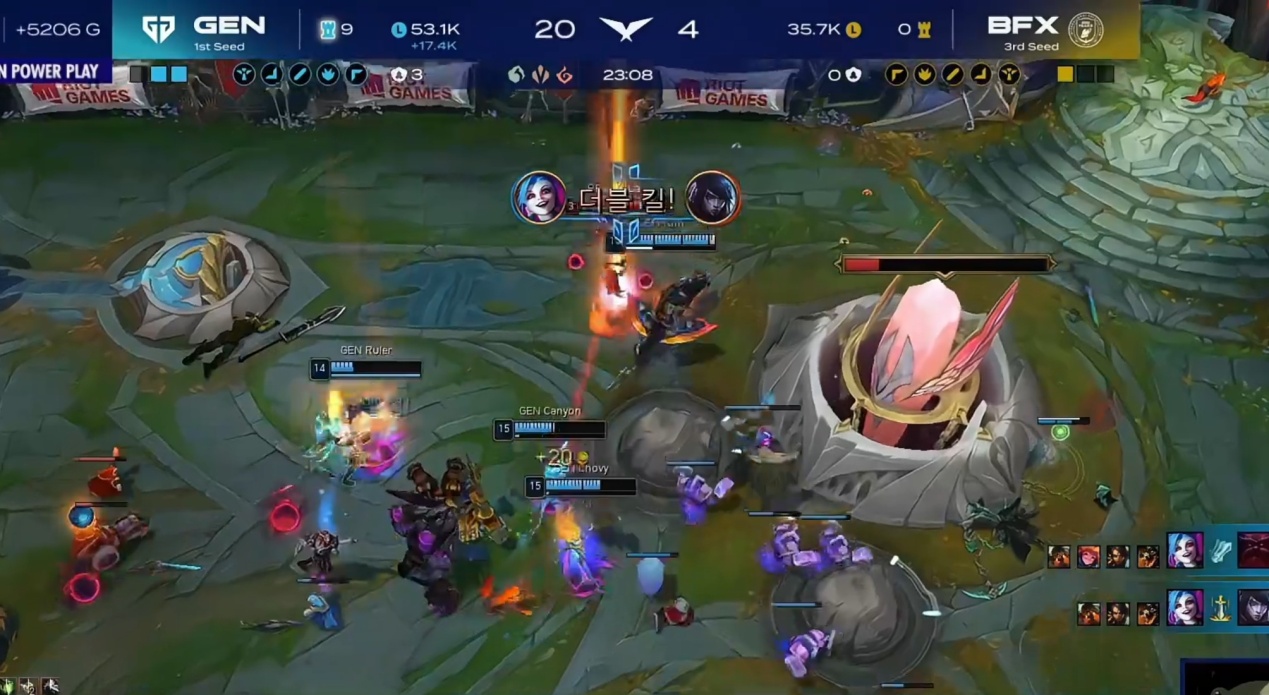
Task: Select the dark-haired victim portrait in the kill banner
Action: 712,198
